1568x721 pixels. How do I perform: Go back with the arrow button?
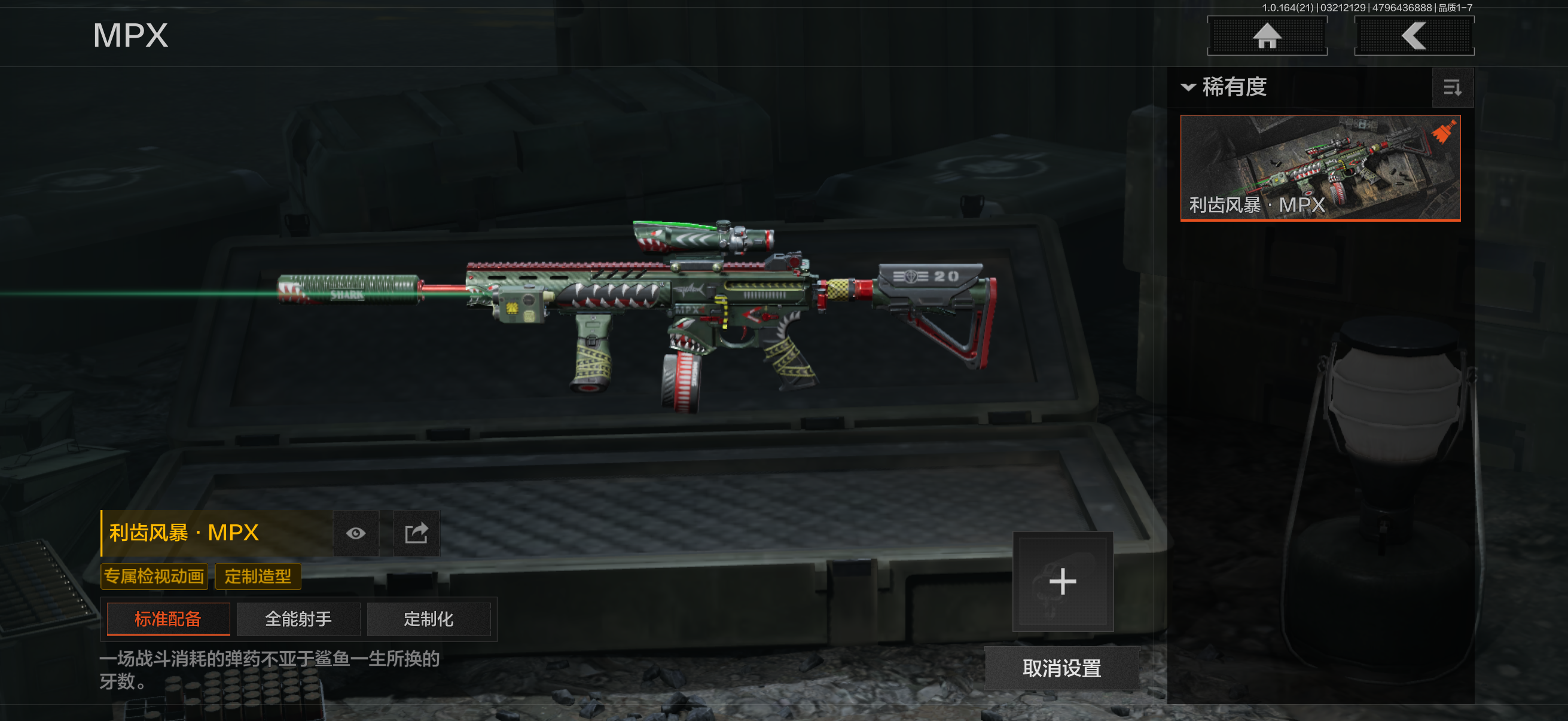tap(1413, 36)
